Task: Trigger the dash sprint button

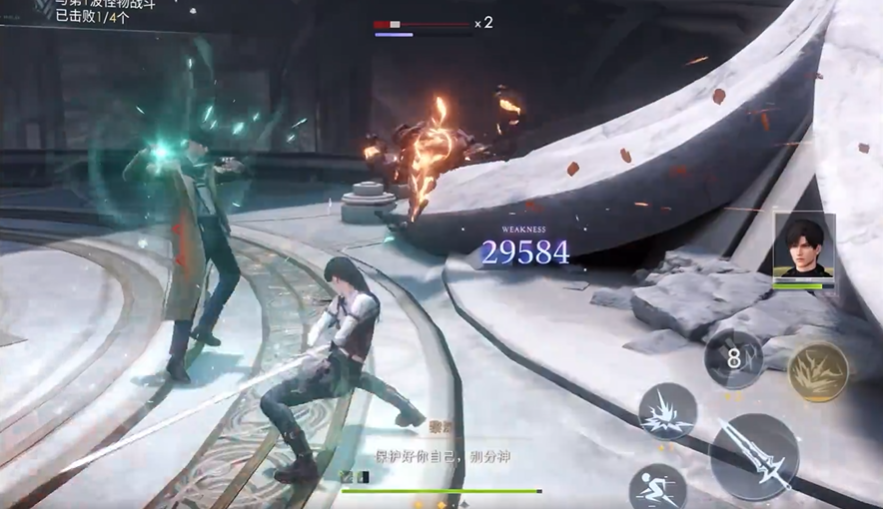Action: coord(658,486)
